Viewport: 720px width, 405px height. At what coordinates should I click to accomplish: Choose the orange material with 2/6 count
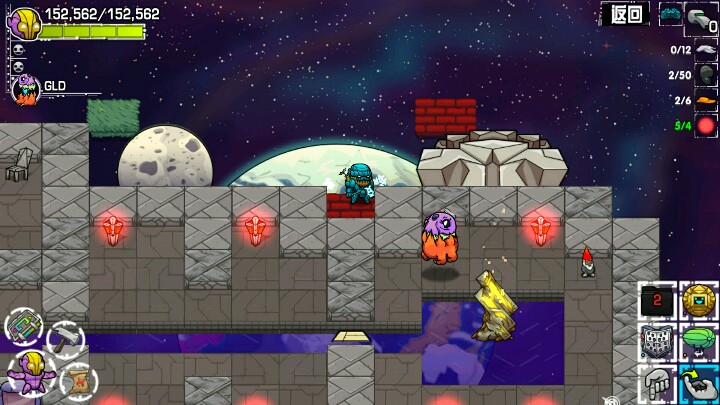click(706, 100)
